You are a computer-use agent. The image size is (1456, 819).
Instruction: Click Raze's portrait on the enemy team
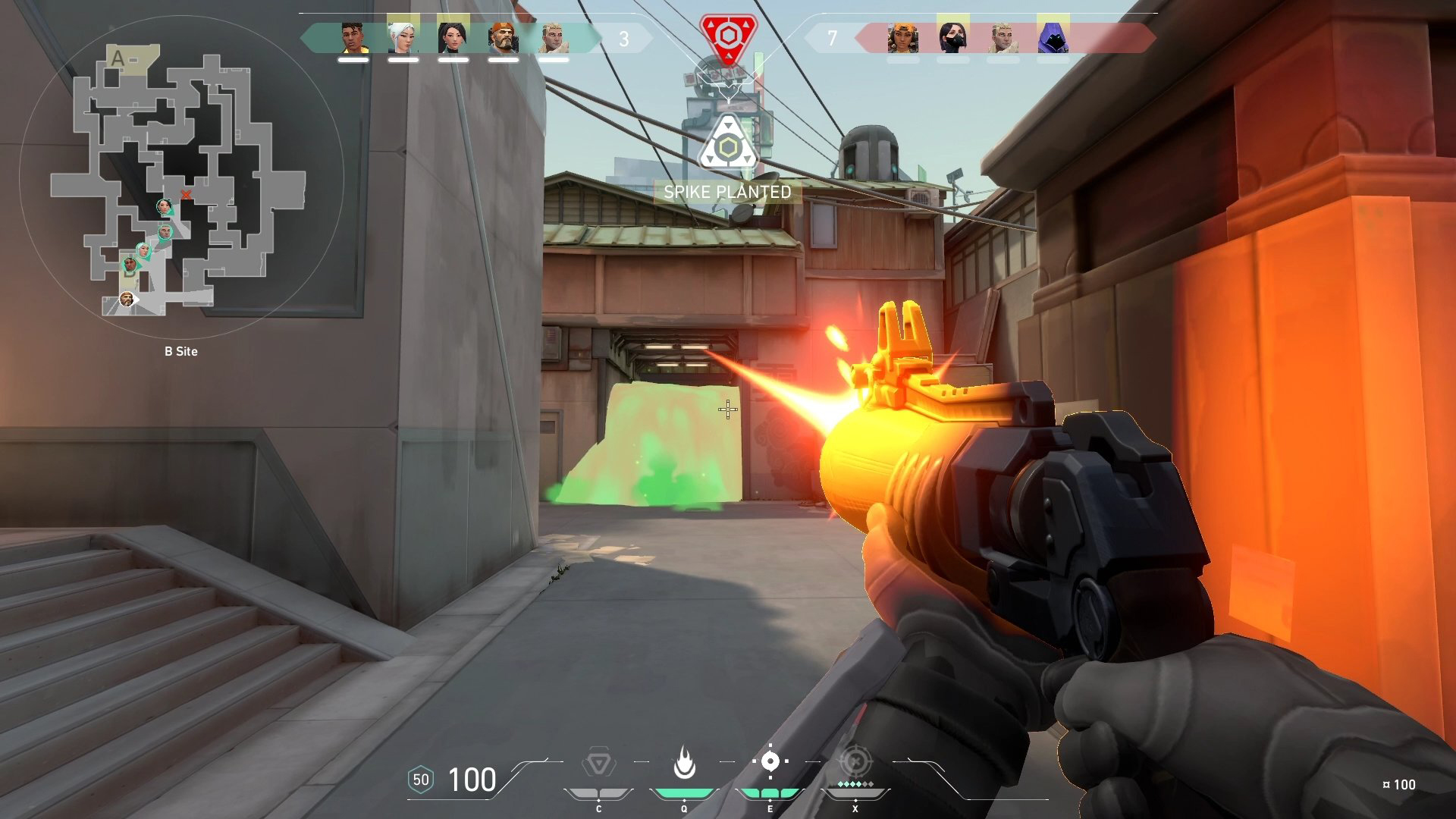(x=902, y=38)
